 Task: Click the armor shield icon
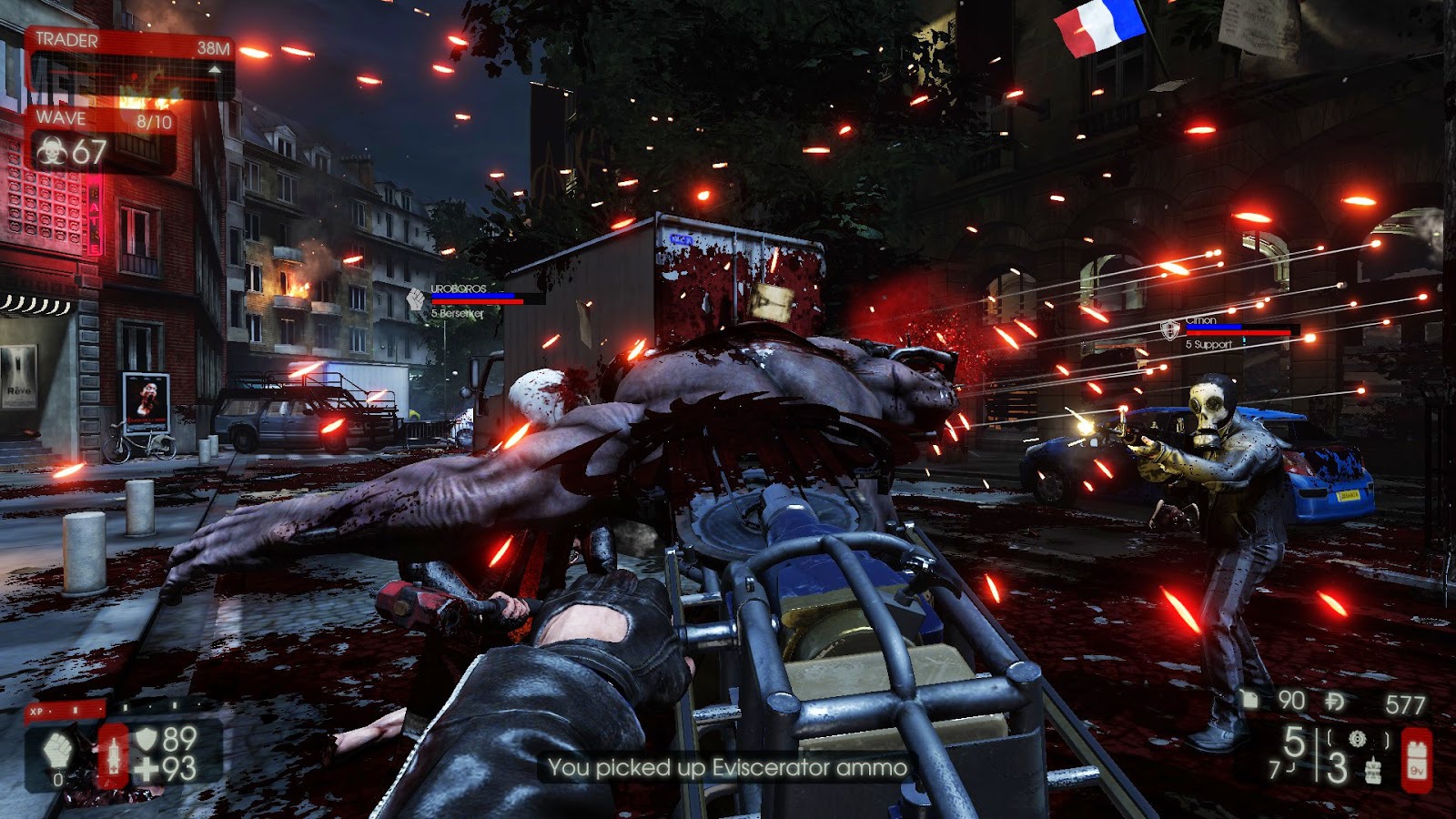[x=147, y=739]
